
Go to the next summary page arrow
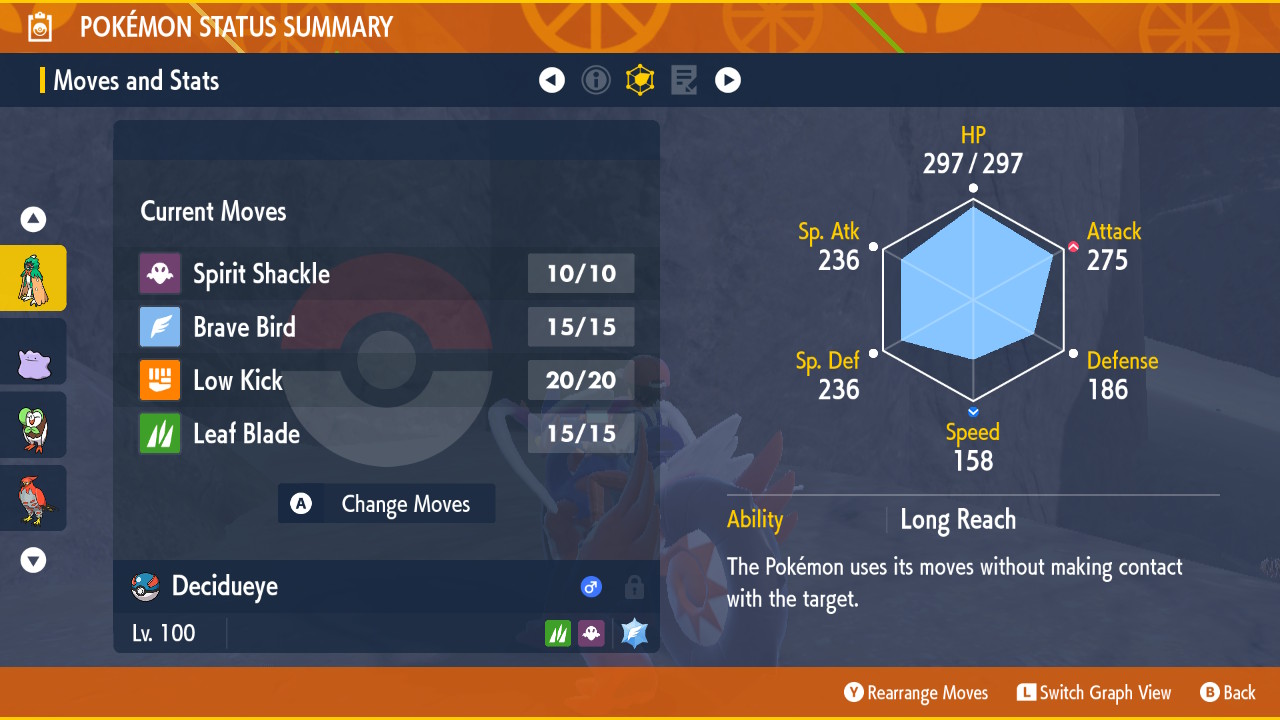pos(728,80)
